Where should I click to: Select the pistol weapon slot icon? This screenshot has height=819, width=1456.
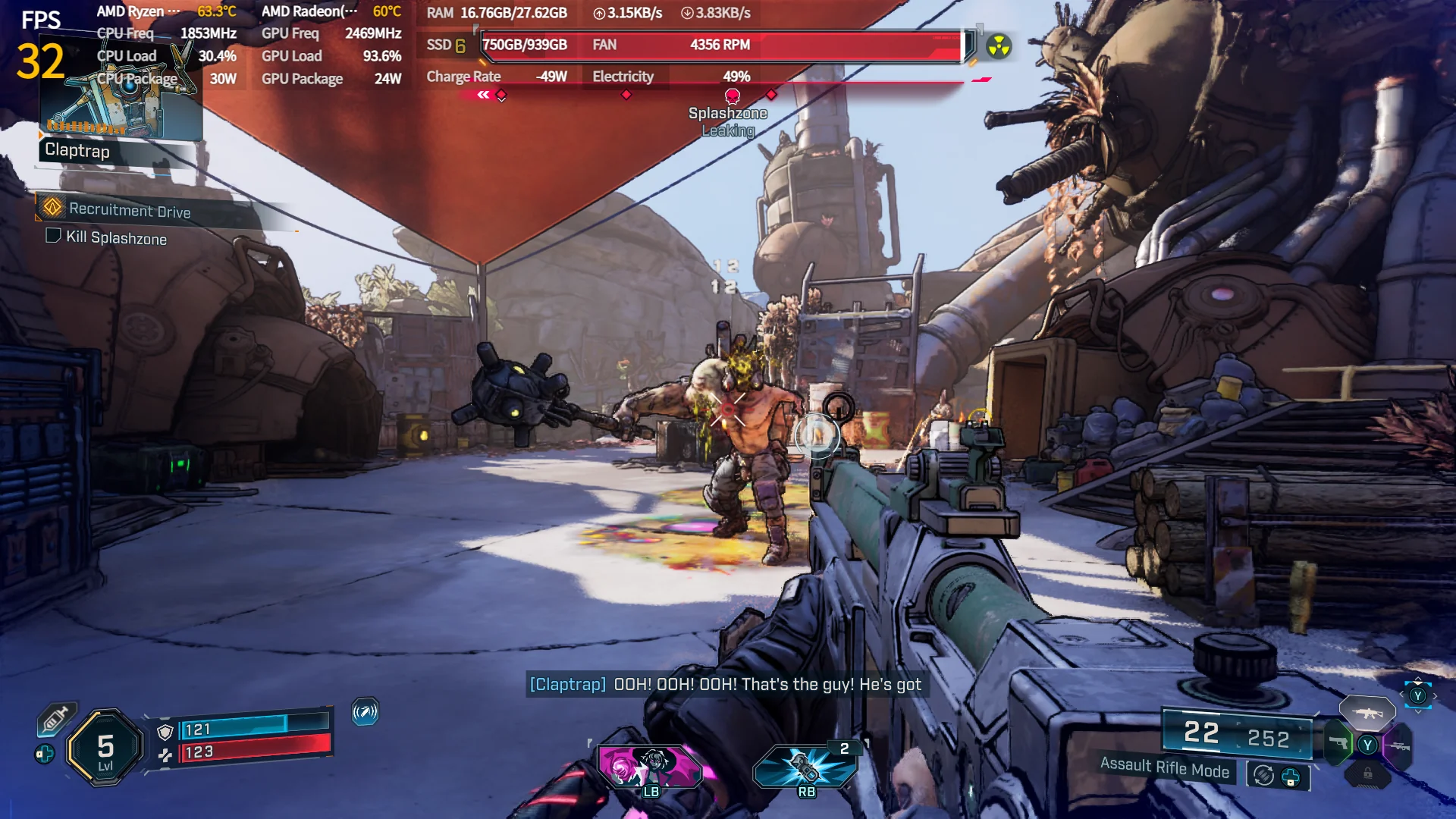(x=1338, y=743)
